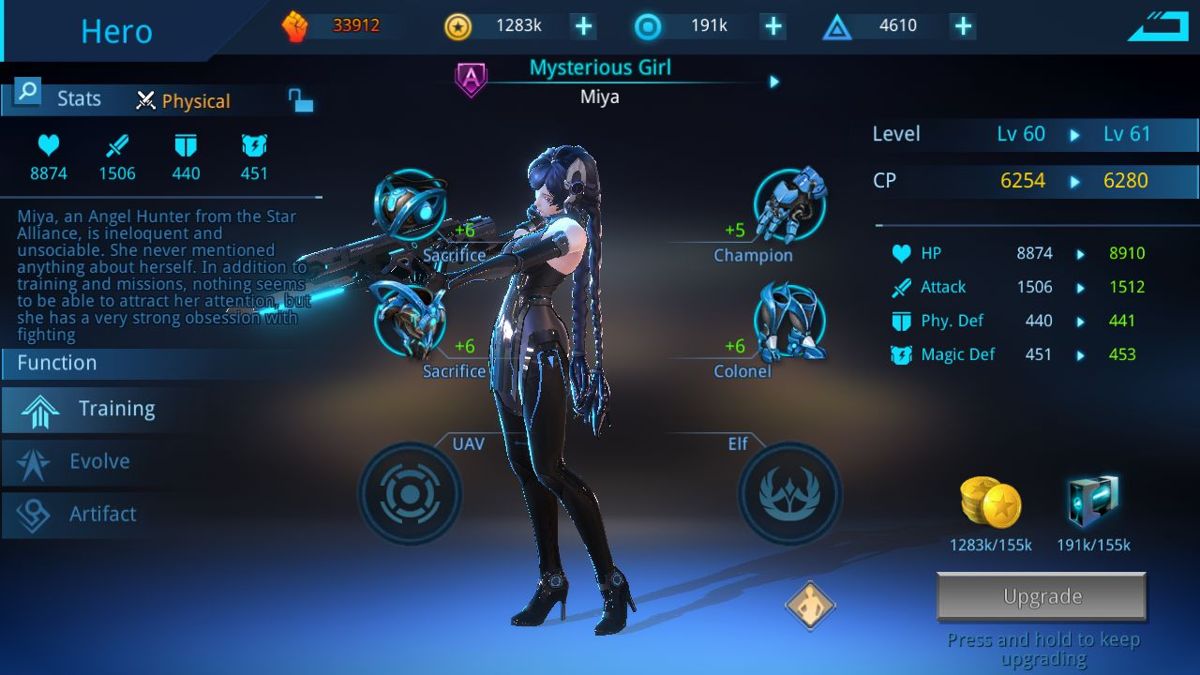Image resolution: width=1200 pixels, height=675 pixels.
Task: Switch to the next hero arrow
Action: point(774,82)
